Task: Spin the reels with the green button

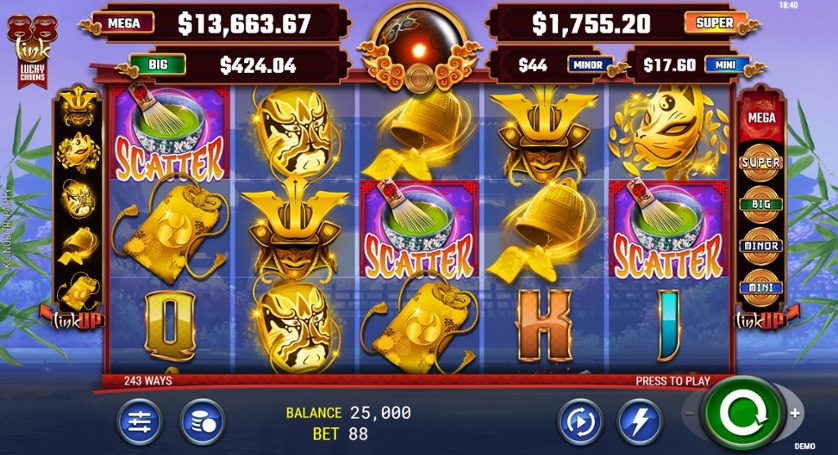Action: click(x=741, y=414)
